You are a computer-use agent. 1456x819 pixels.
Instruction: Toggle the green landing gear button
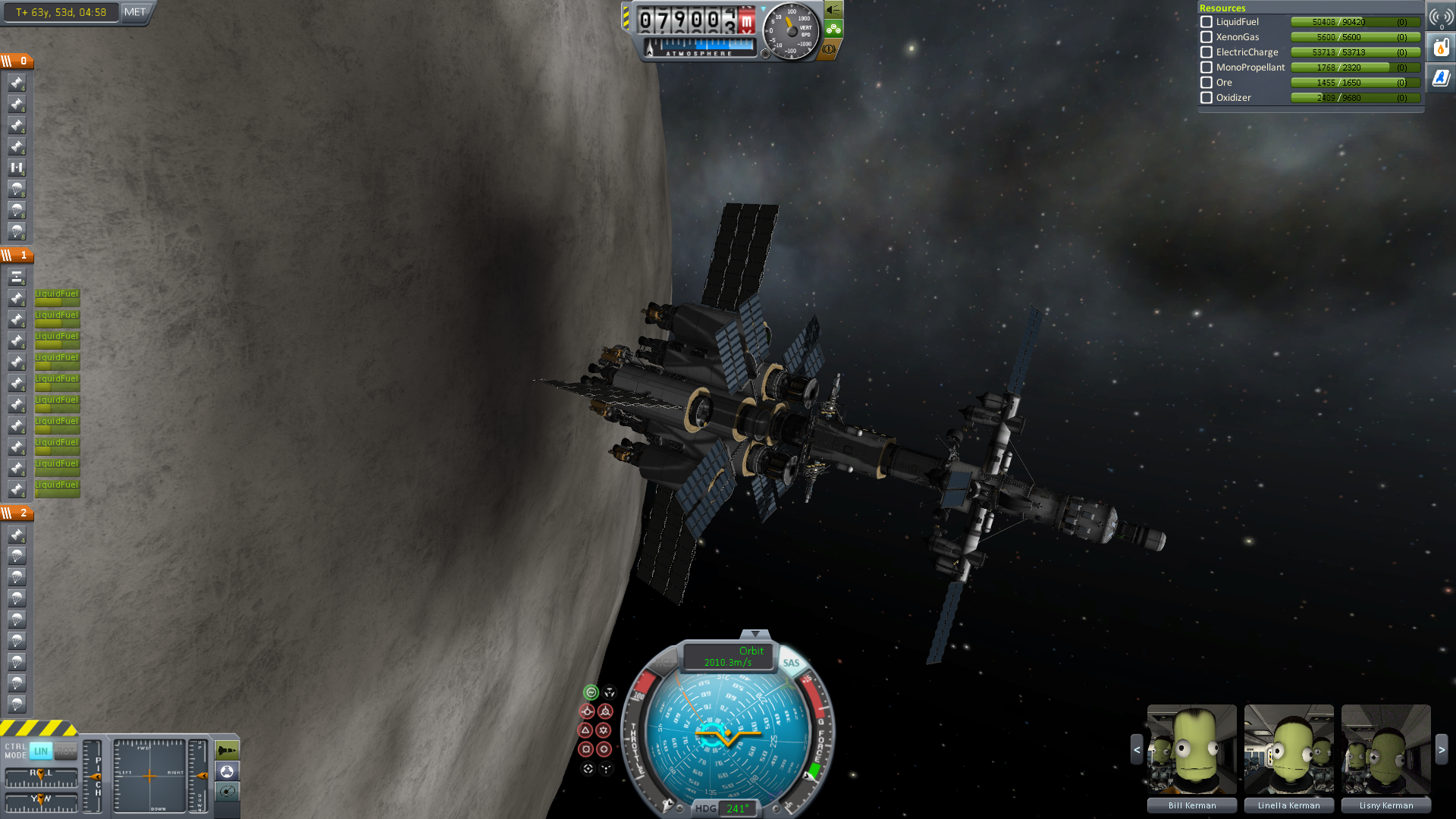coord(833,30)
